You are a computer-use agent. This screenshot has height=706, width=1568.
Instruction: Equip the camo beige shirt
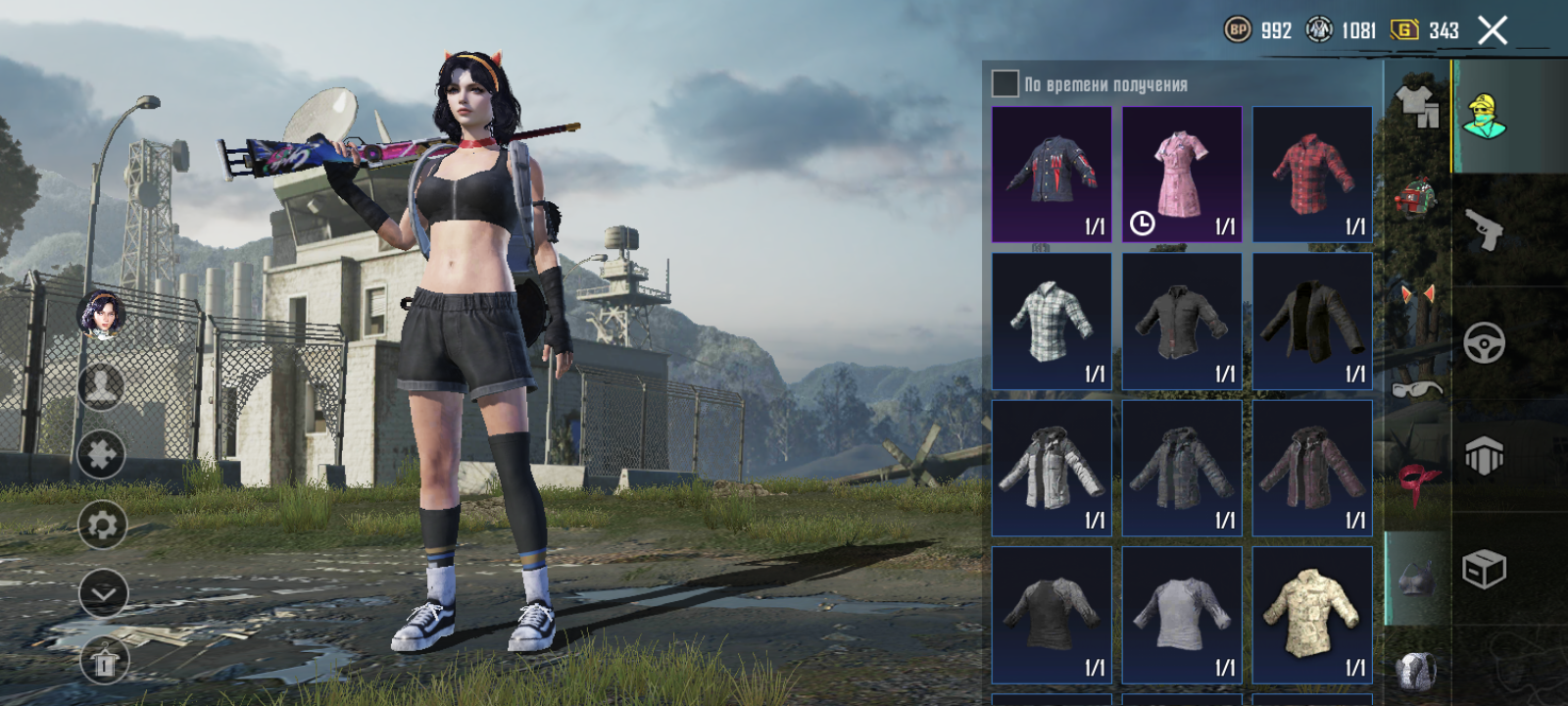tap(1312, 615)
